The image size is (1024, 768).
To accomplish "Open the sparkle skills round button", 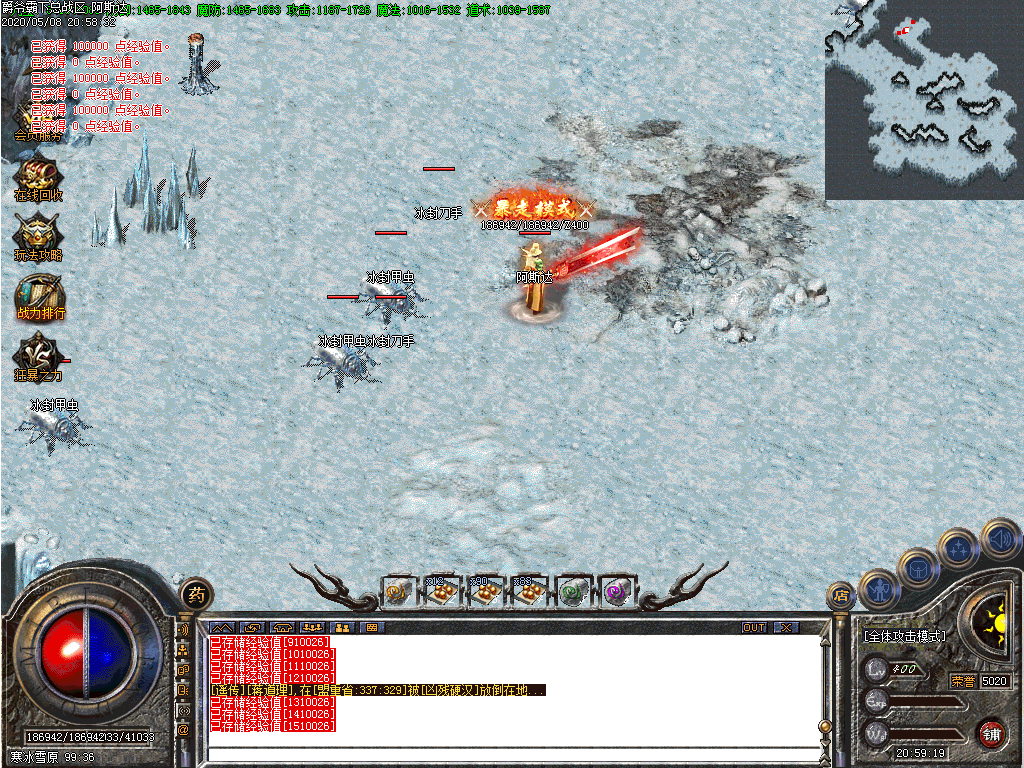I will point(959,548).
